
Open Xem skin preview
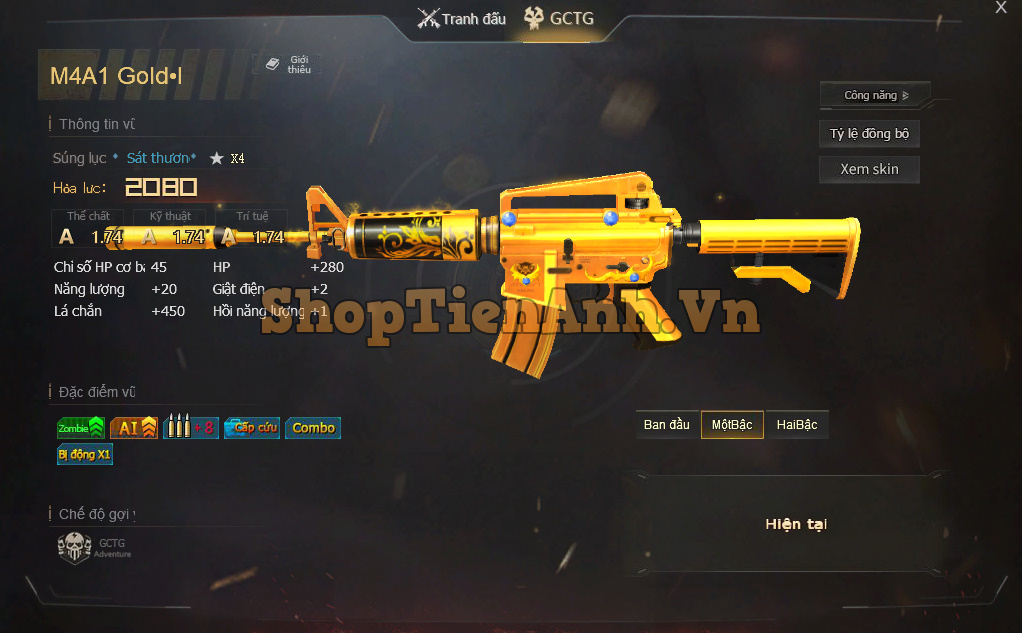[869, 170]
